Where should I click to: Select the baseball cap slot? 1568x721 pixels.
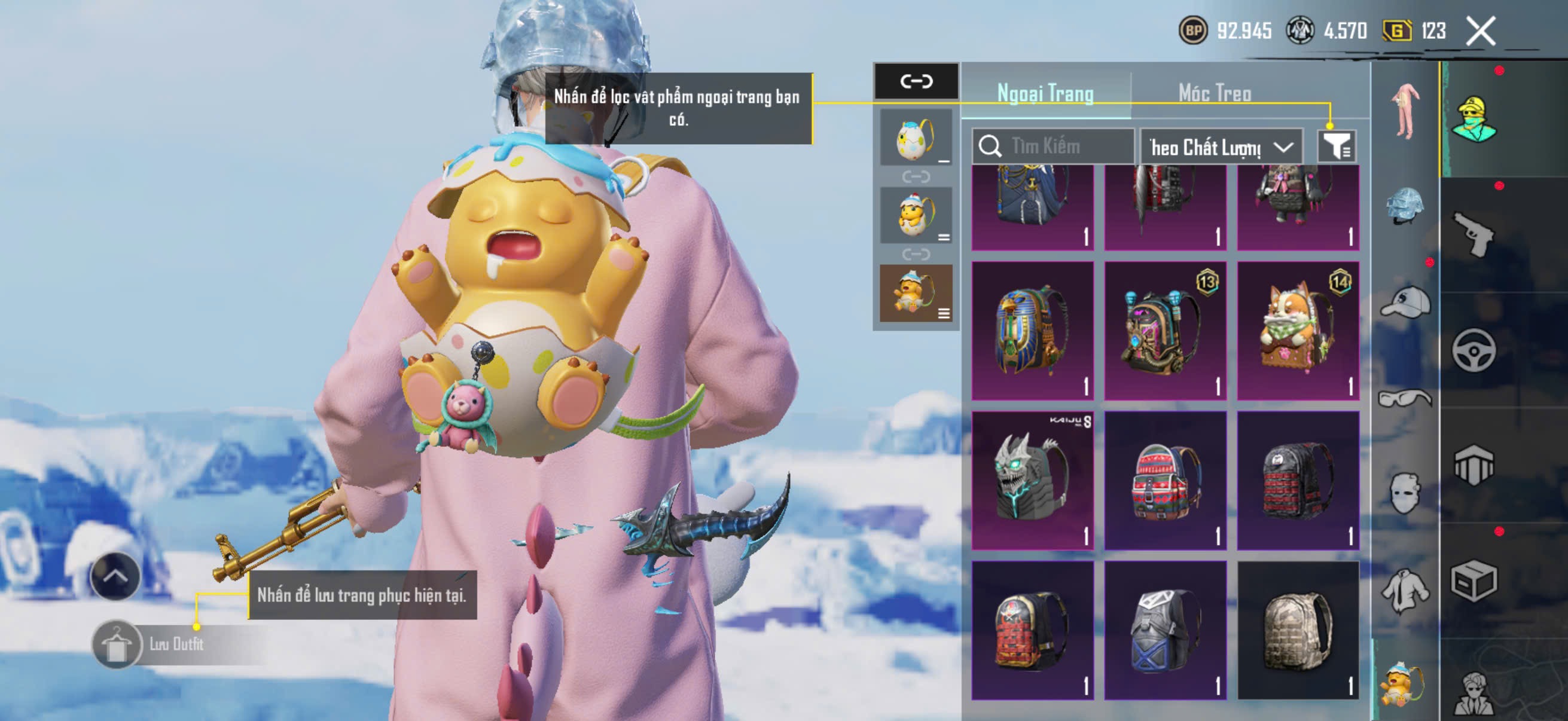coord(1405,303)
